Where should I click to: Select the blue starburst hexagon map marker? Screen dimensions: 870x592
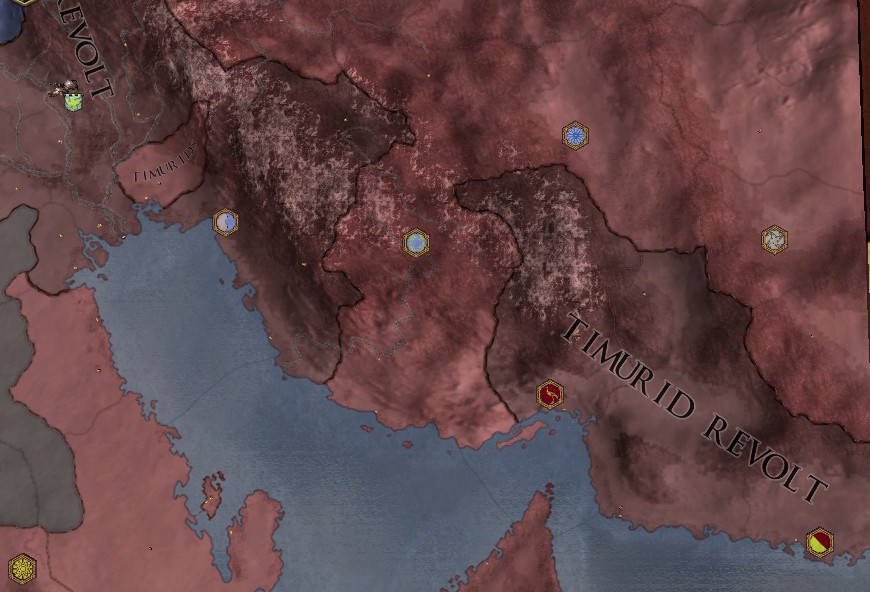click(575, 135)
